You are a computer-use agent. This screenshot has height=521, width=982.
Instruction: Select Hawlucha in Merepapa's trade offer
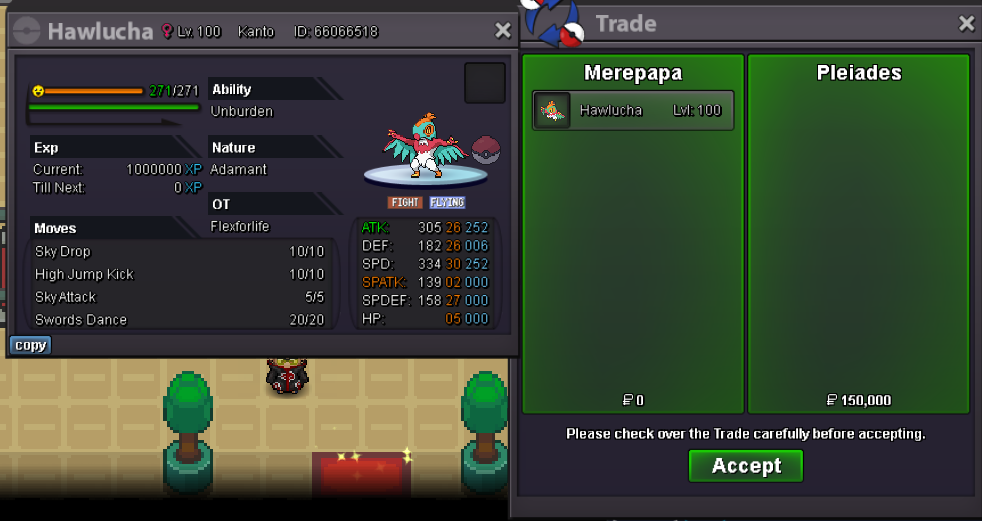[633, 111]
